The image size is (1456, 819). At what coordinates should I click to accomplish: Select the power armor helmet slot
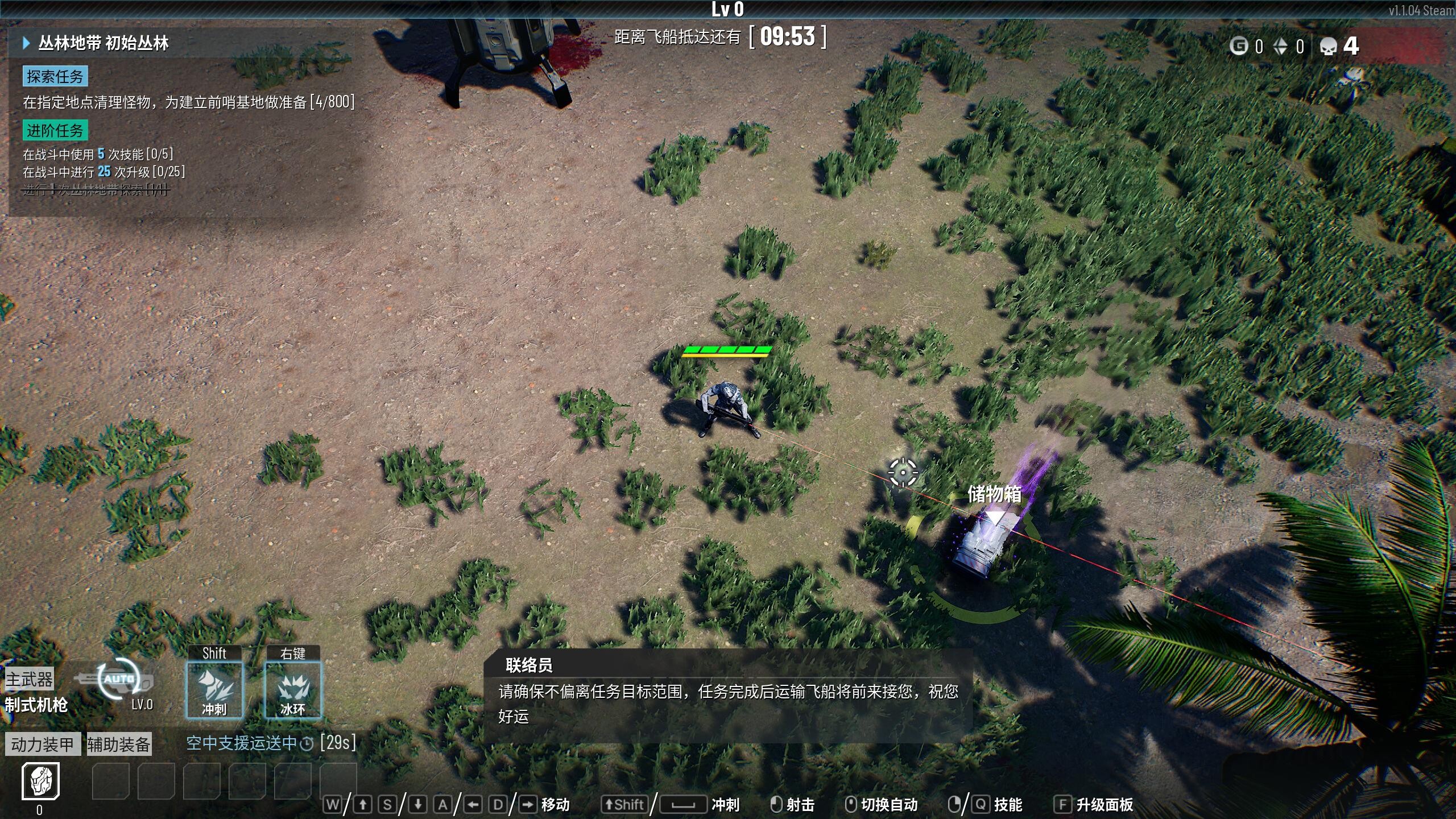[40, 781]
